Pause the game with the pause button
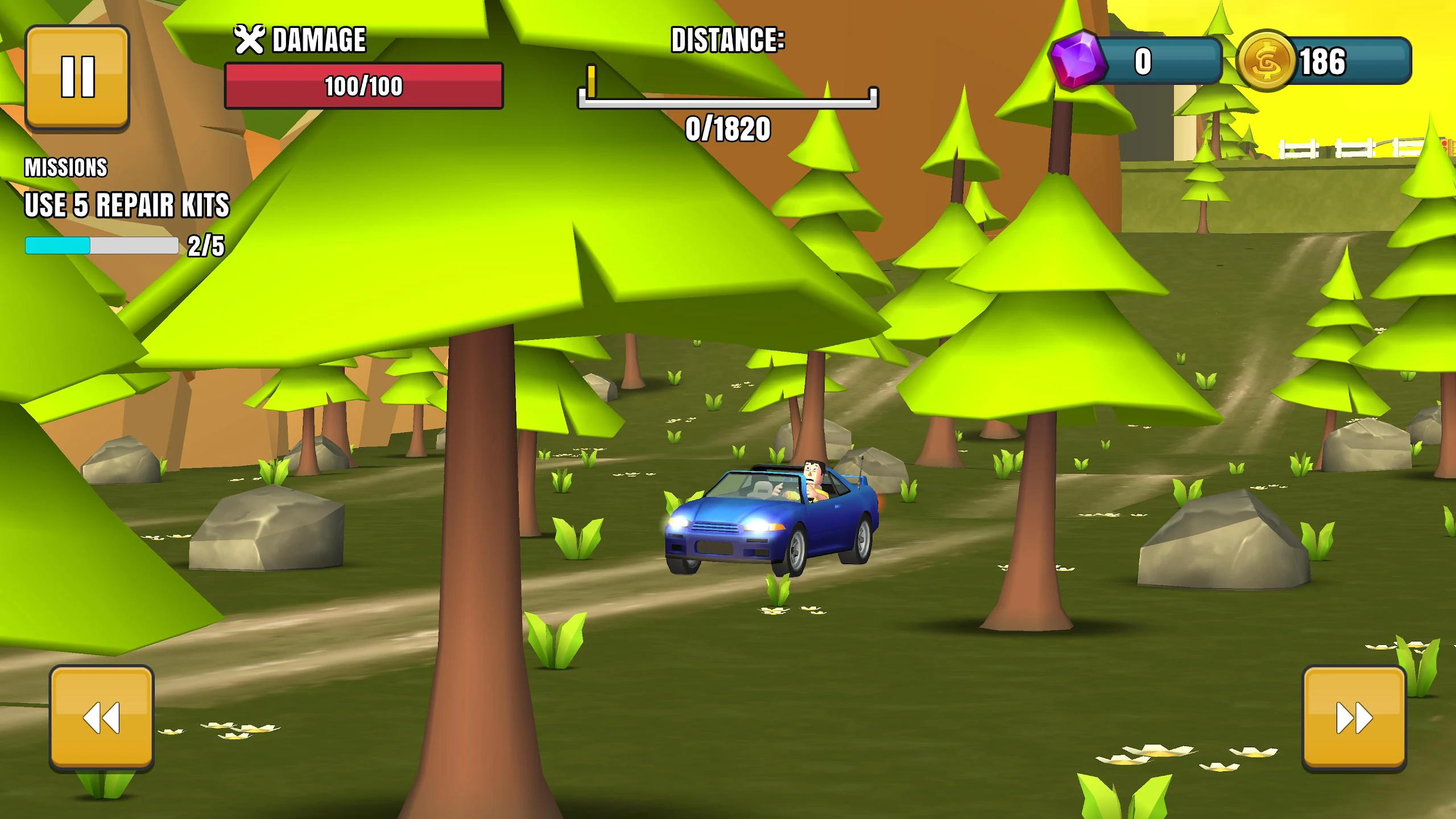Image resolution: width=1456 pixels, height=819 pixels. (77, 77)
